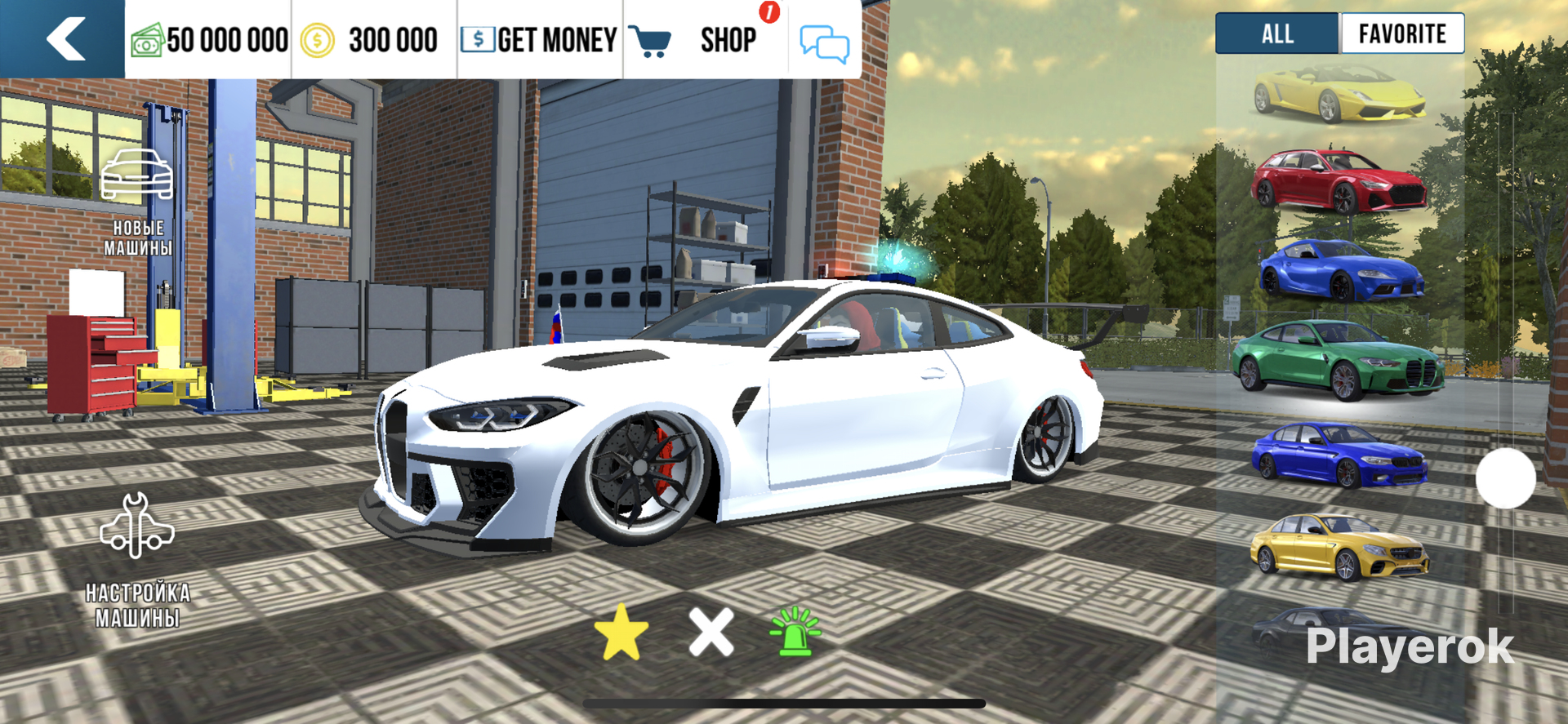
Task: Mark car as favorite with yellow star
Action: 621,632
